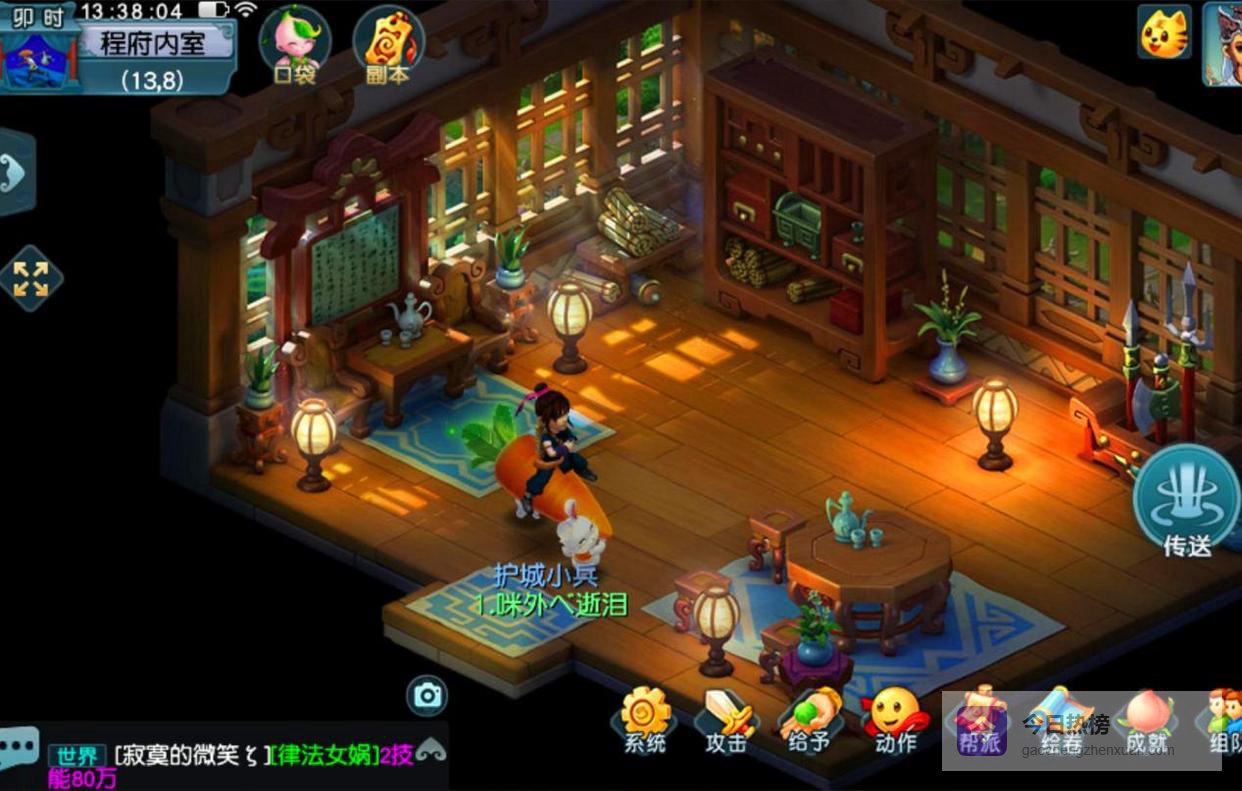Show the 成就 achievements peach icon
The image size is (1242, 791).
tap(1145, 718)
